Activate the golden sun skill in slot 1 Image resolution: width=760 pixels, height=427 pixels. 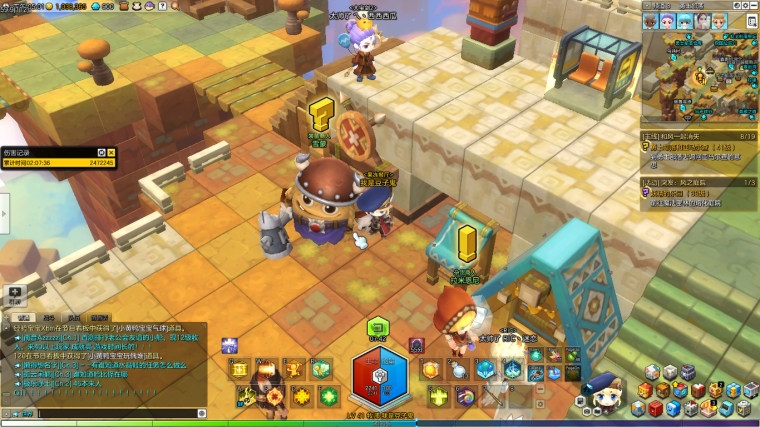point(429,369)
